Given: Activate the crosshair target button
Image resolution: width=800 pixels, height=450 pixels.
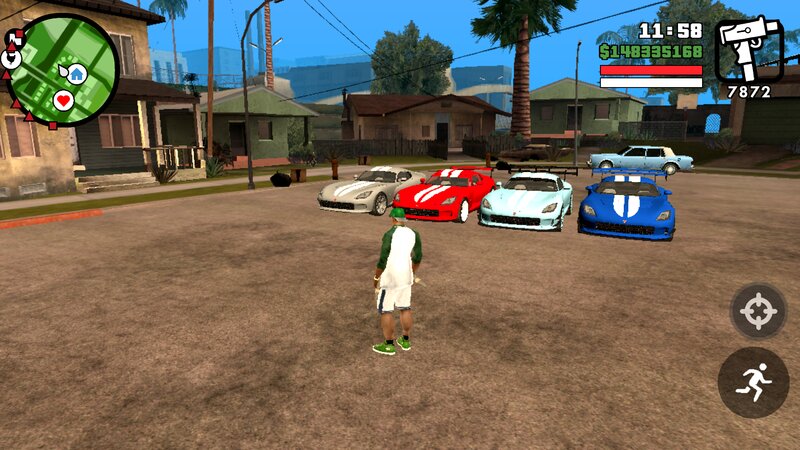Looking at the screenshot, I should (758, 311).
